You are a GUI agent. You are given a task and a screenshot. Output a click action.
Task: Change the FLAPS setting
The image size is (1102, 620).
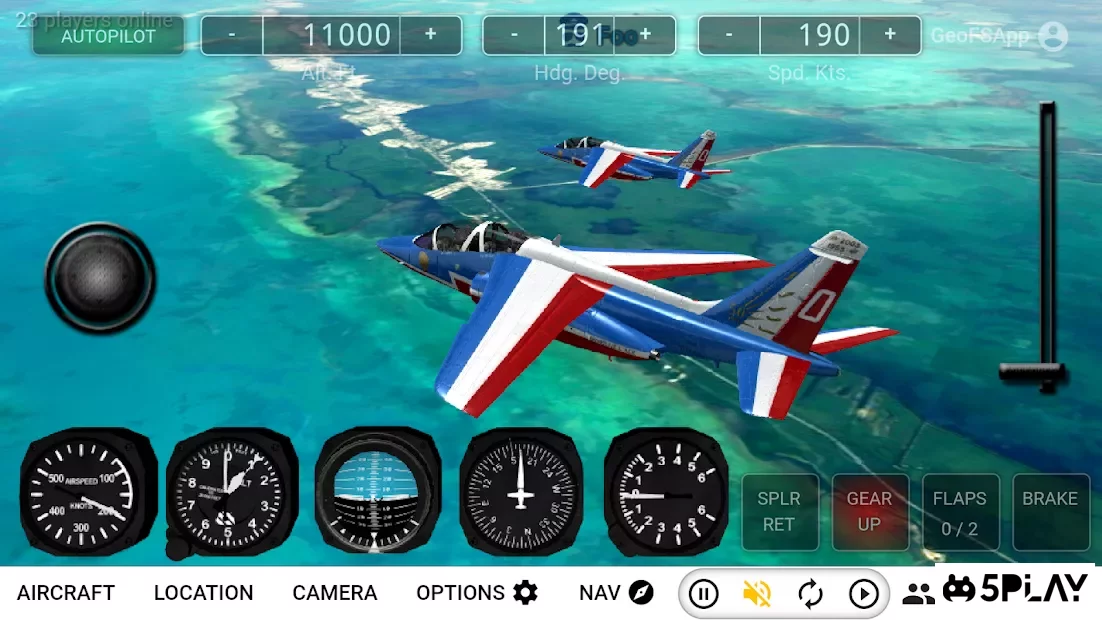tap(959, 511)
